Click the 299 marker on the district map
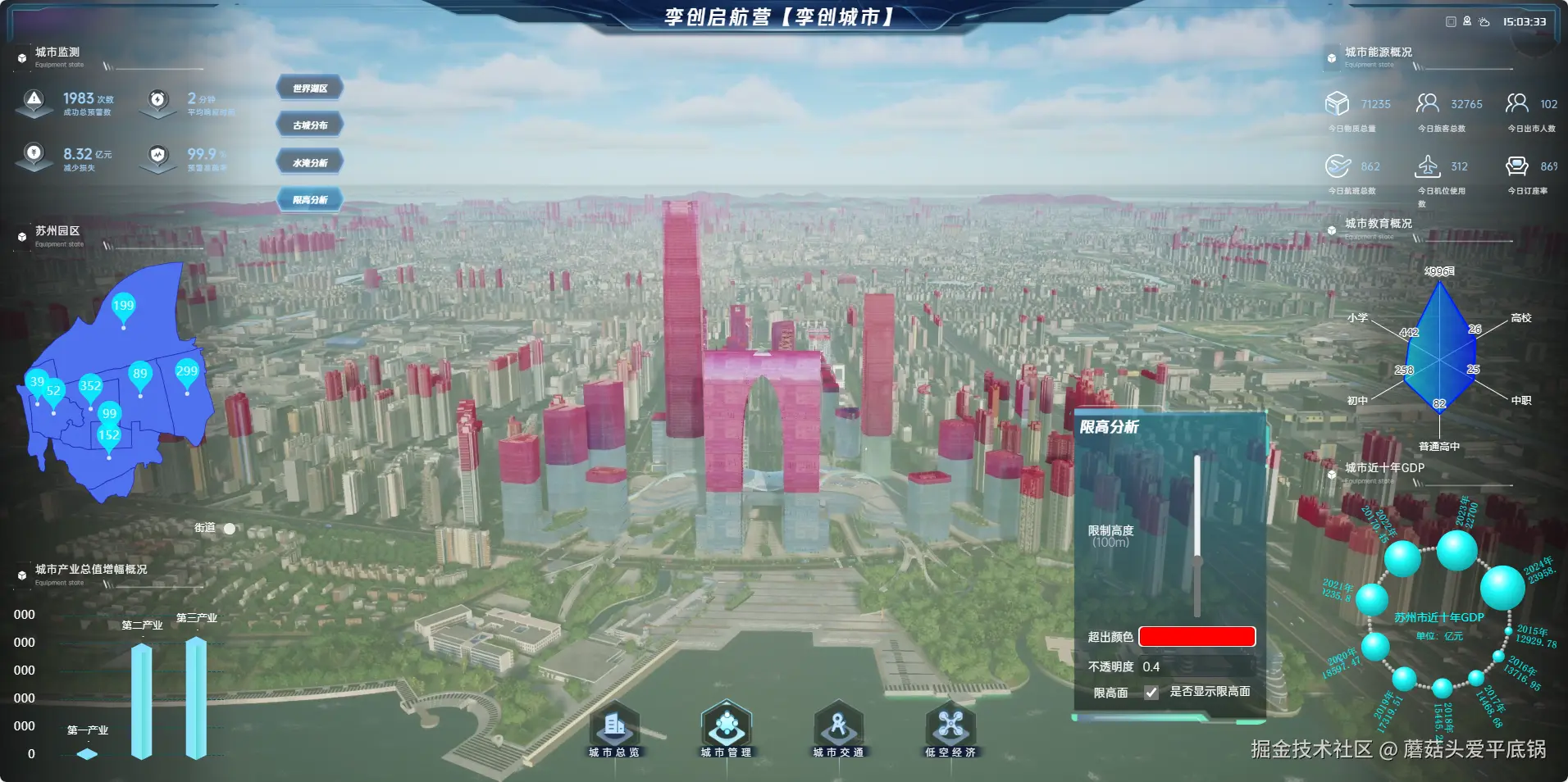The height and width of the screenshot is (782, 1568). point(187,372)
